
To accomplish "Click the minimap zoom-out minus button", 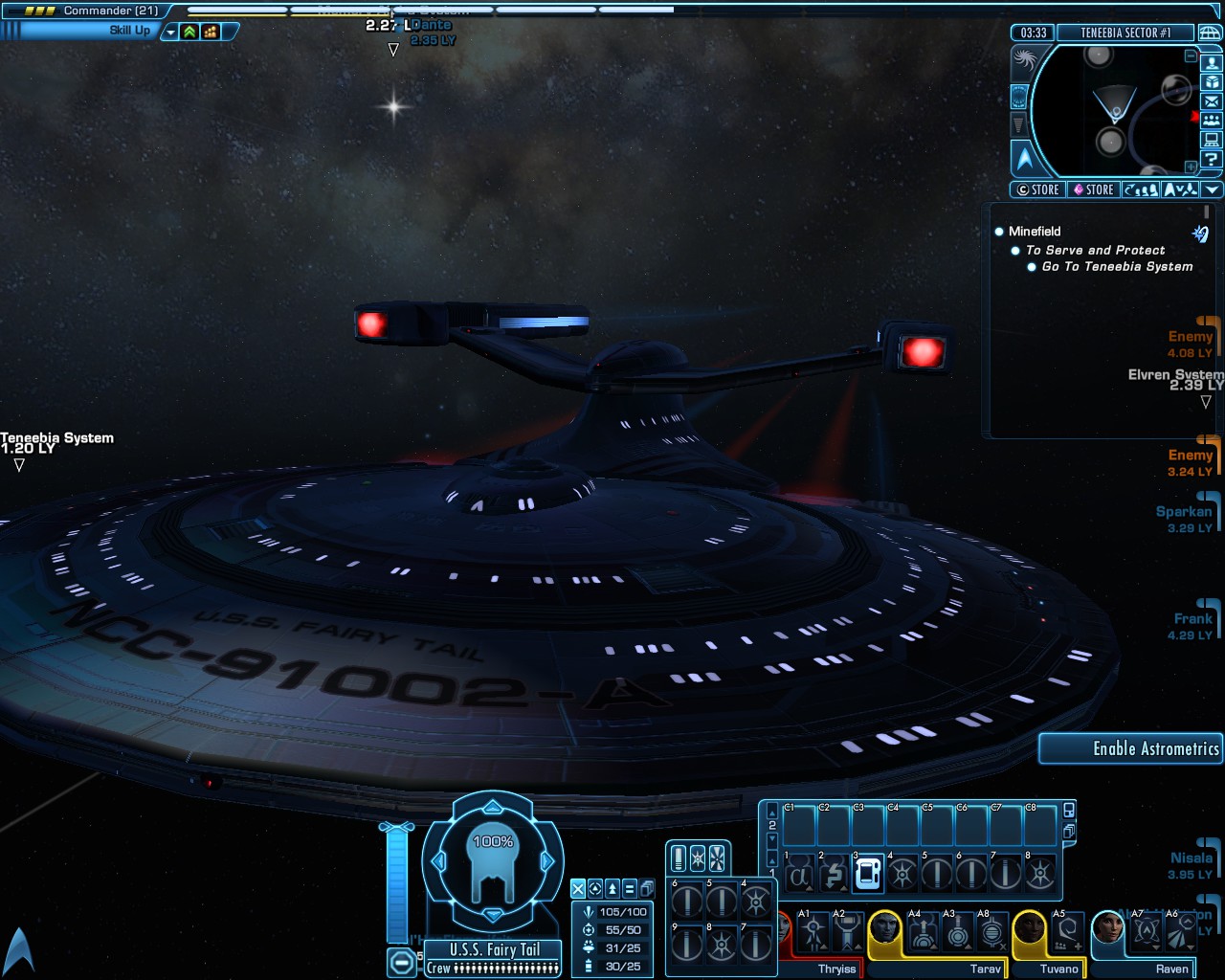I will tap(1191, 56).
